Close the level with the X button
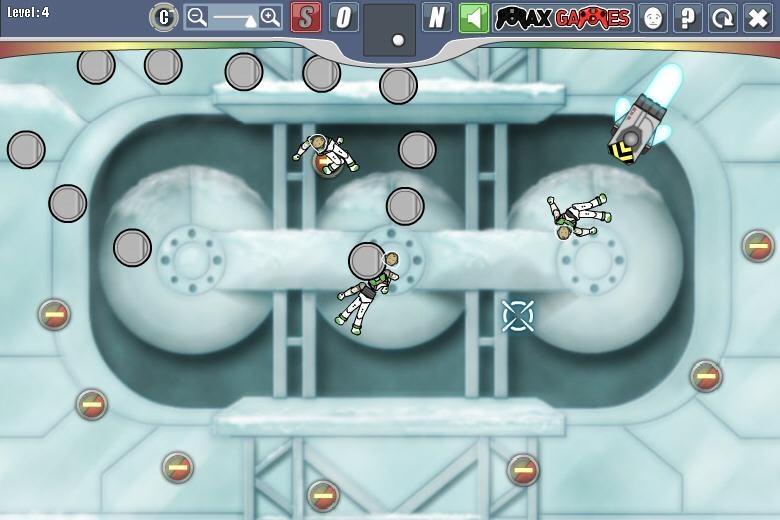 [758, 17]
